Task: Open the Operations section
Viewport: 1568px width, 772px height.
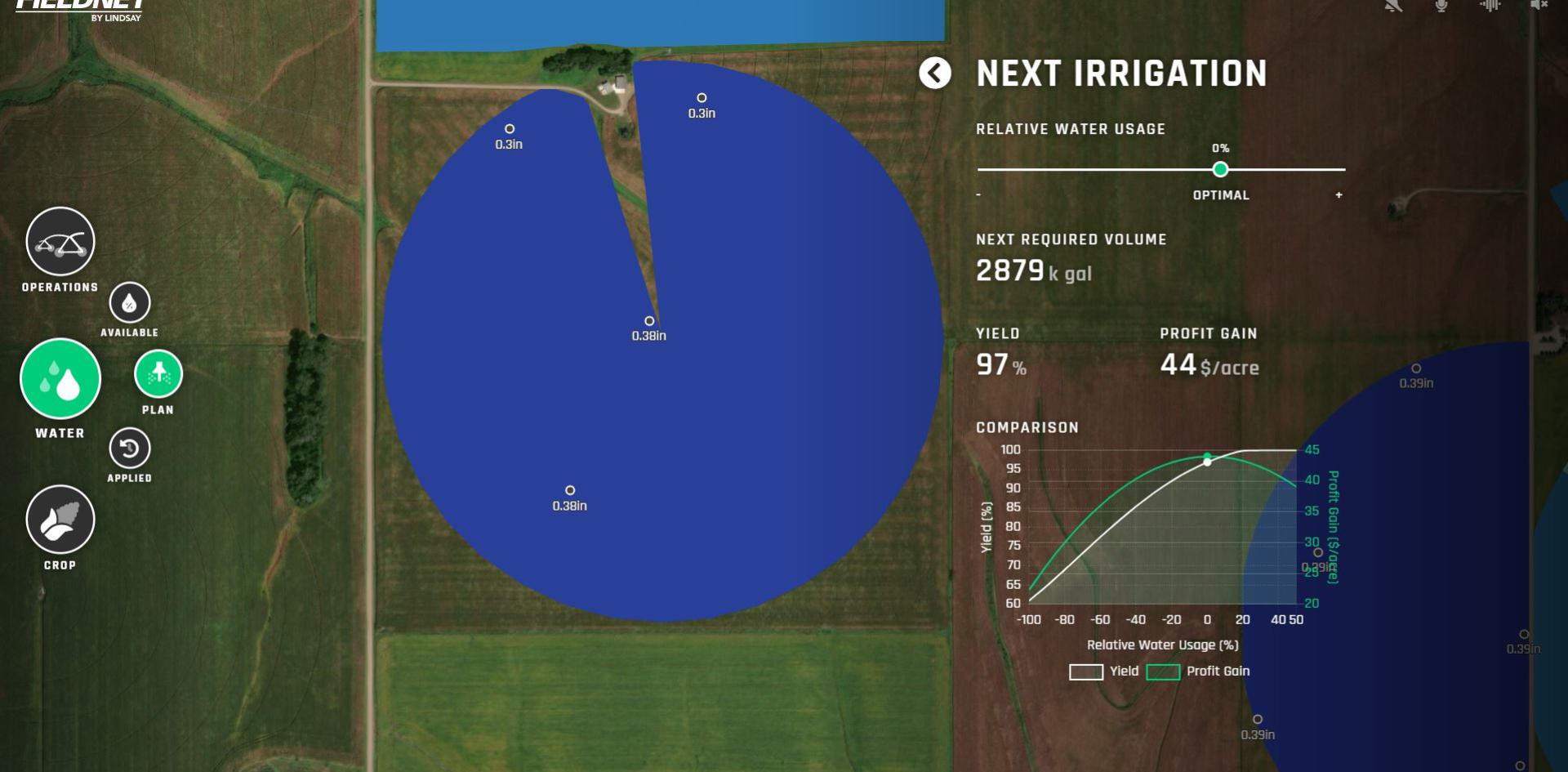Action: [x=60, y=242]
